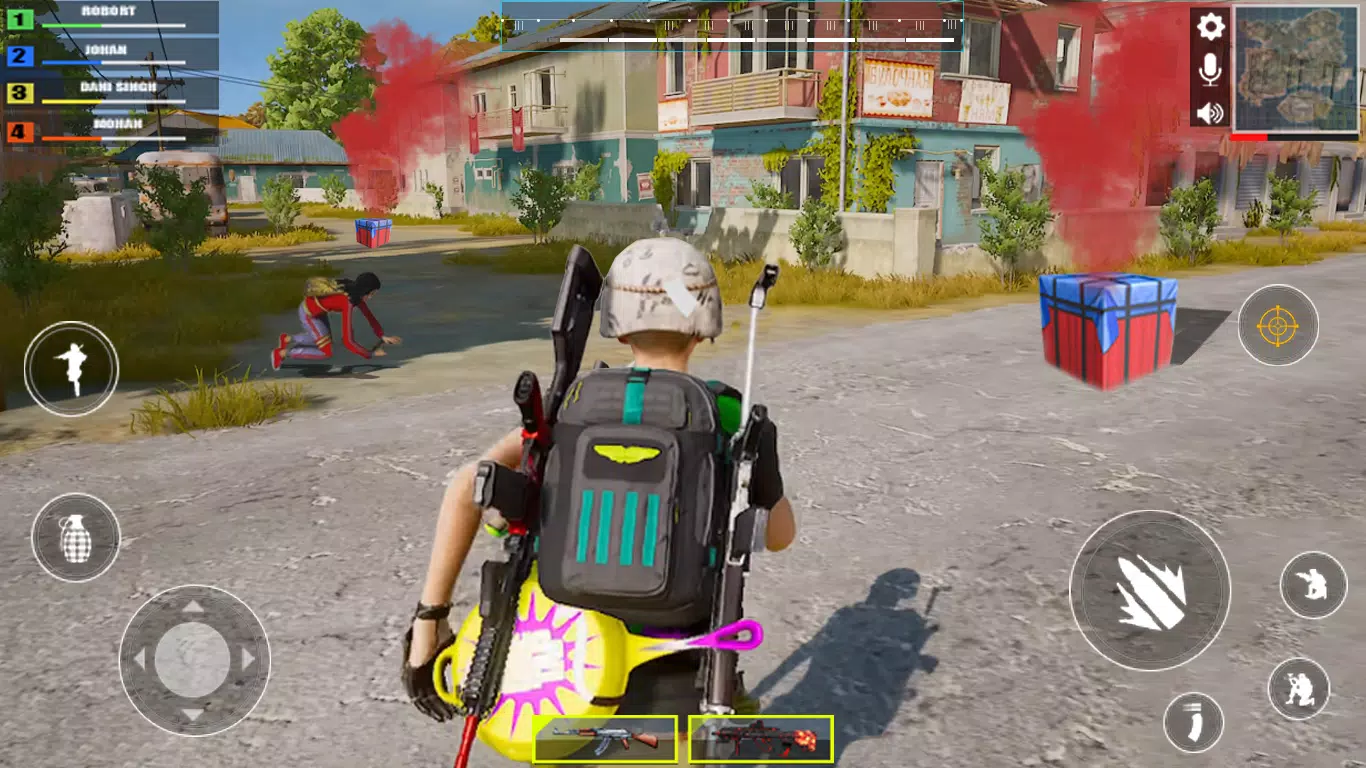Mute the voice chat microphone
1366x768 pixels.
tap(1208, 70)
